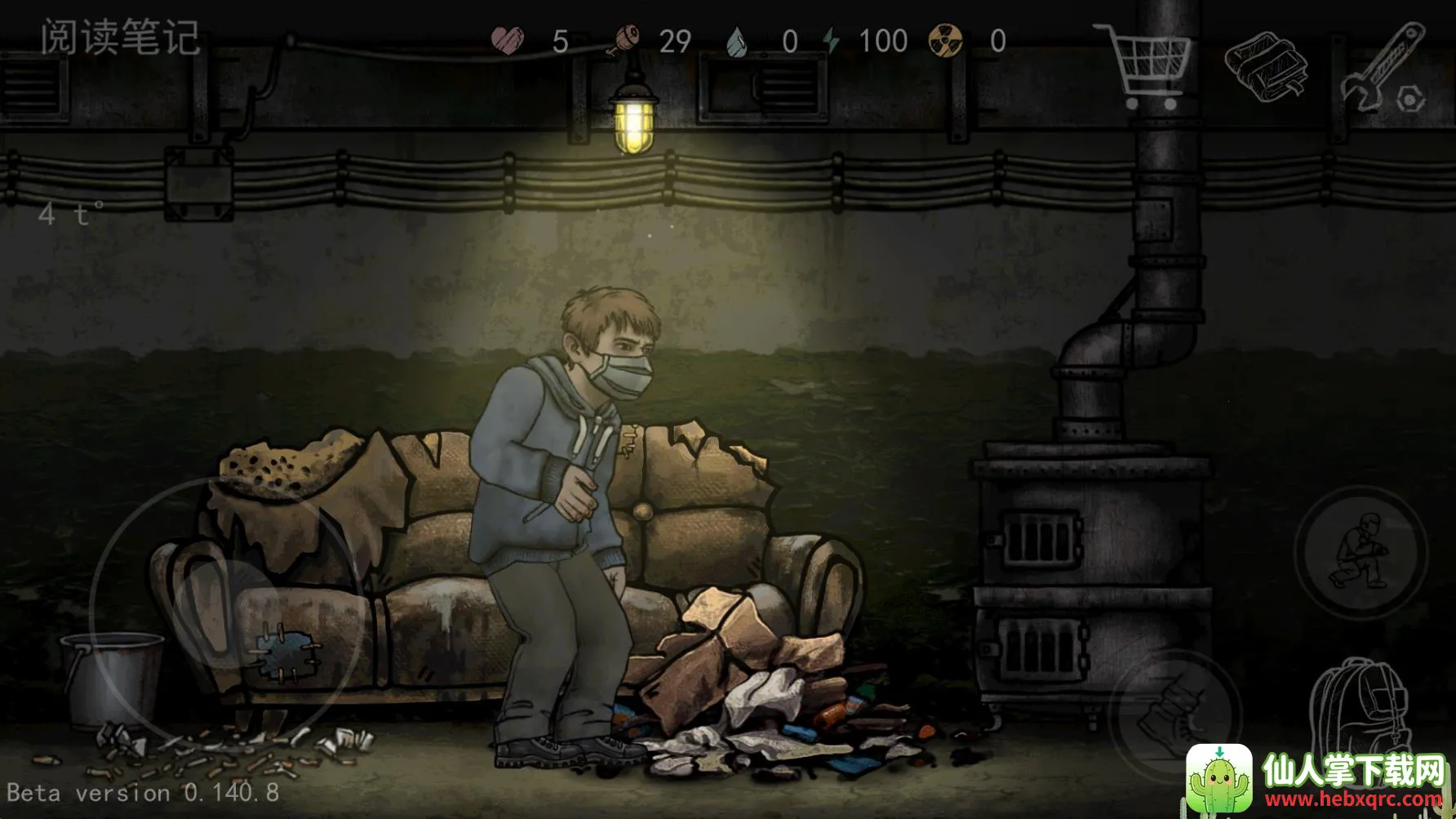This screenshot has height=819, width=1456.
Task: Tap the crouching figure action button
Action: click(x=1360, y=553)
